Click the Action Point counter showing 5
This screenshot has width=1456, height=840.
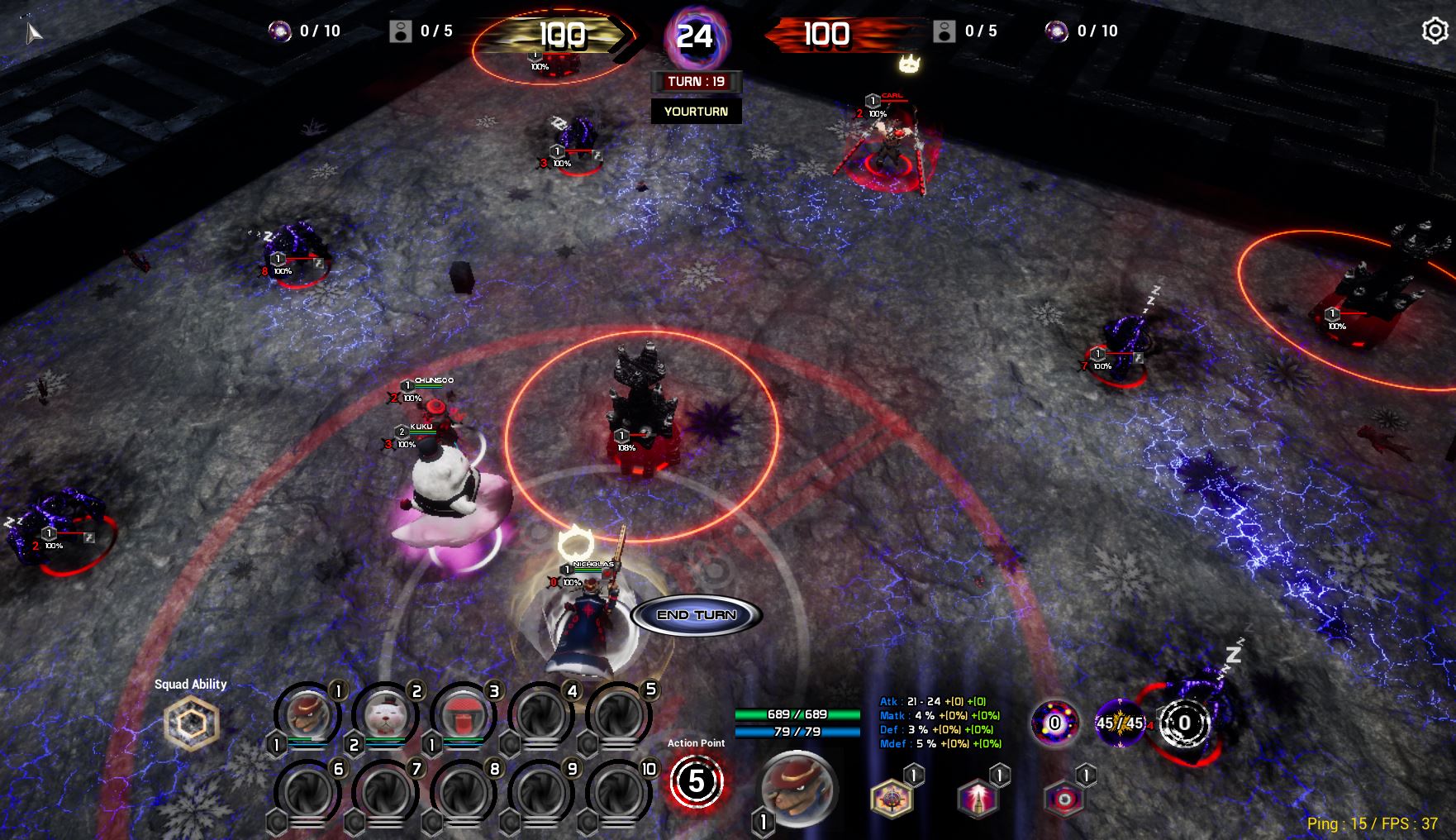[695, 780]
